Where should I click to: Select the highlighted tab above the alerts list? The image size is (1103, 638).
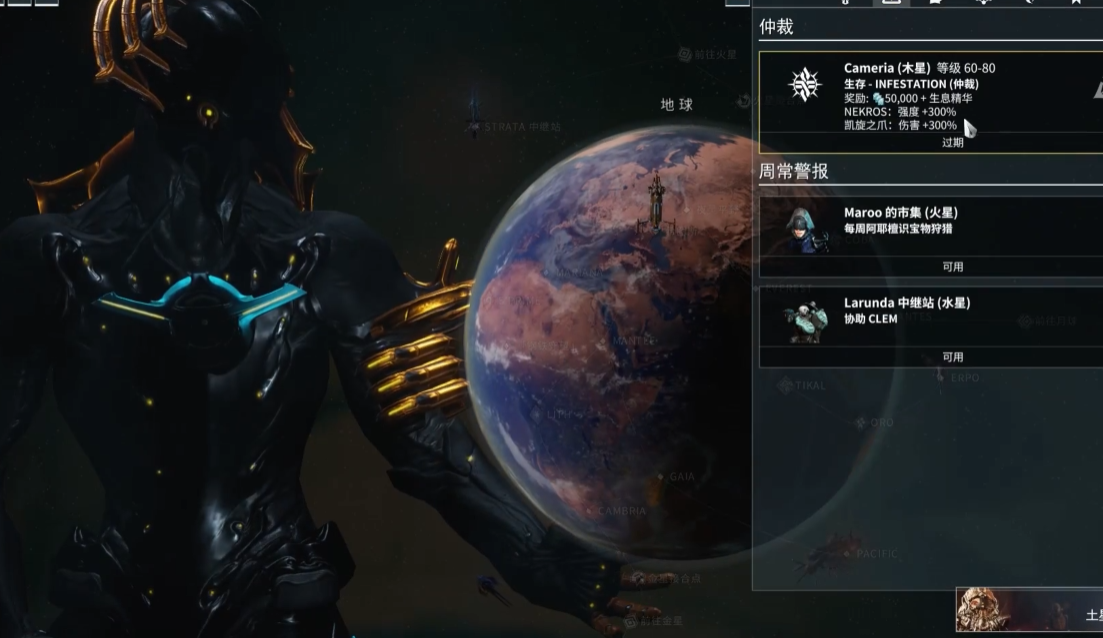[891, 3]
